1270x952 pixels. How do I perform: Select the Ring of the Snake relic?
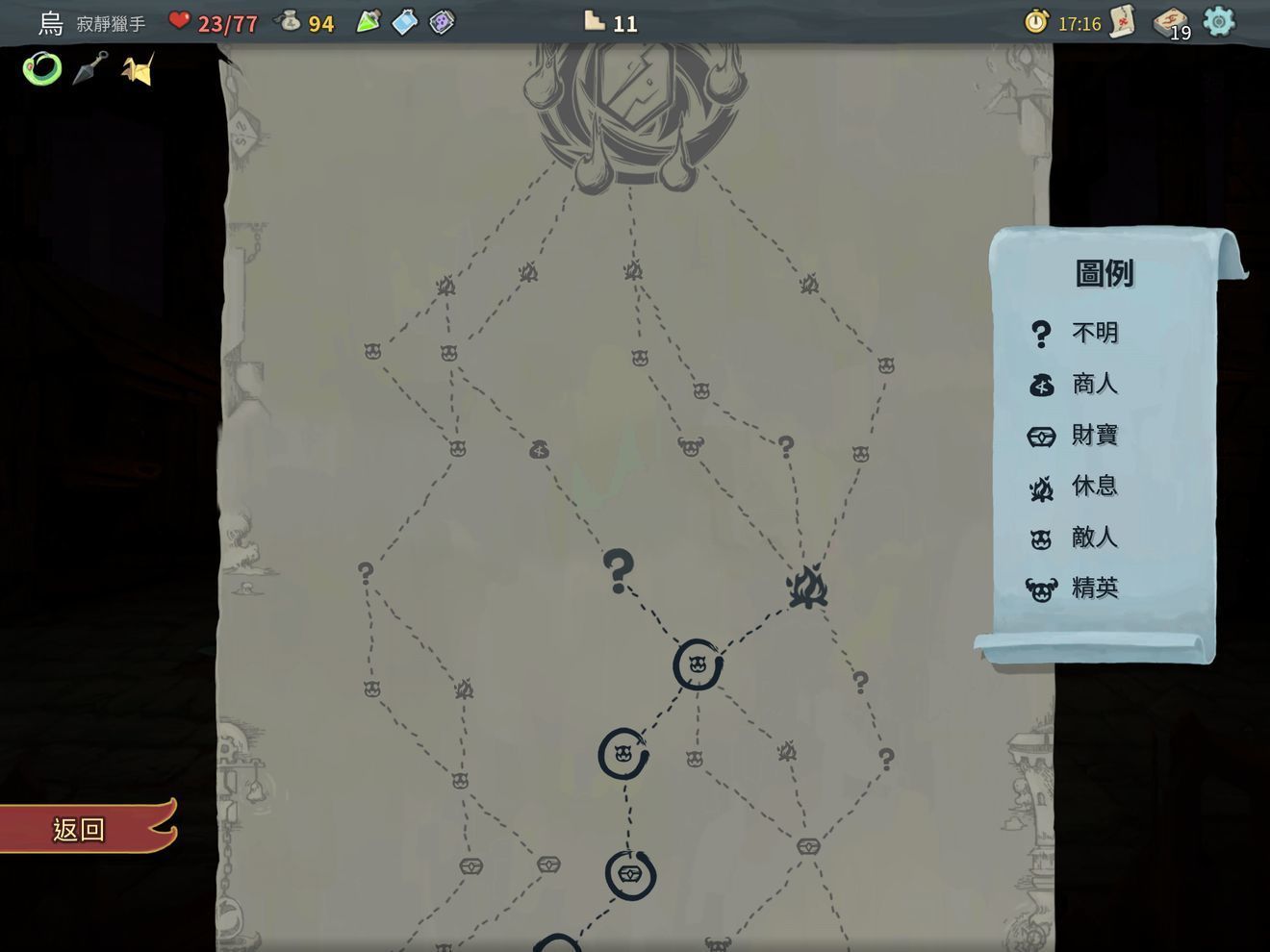pyautogui.click(x=40, y=69)
